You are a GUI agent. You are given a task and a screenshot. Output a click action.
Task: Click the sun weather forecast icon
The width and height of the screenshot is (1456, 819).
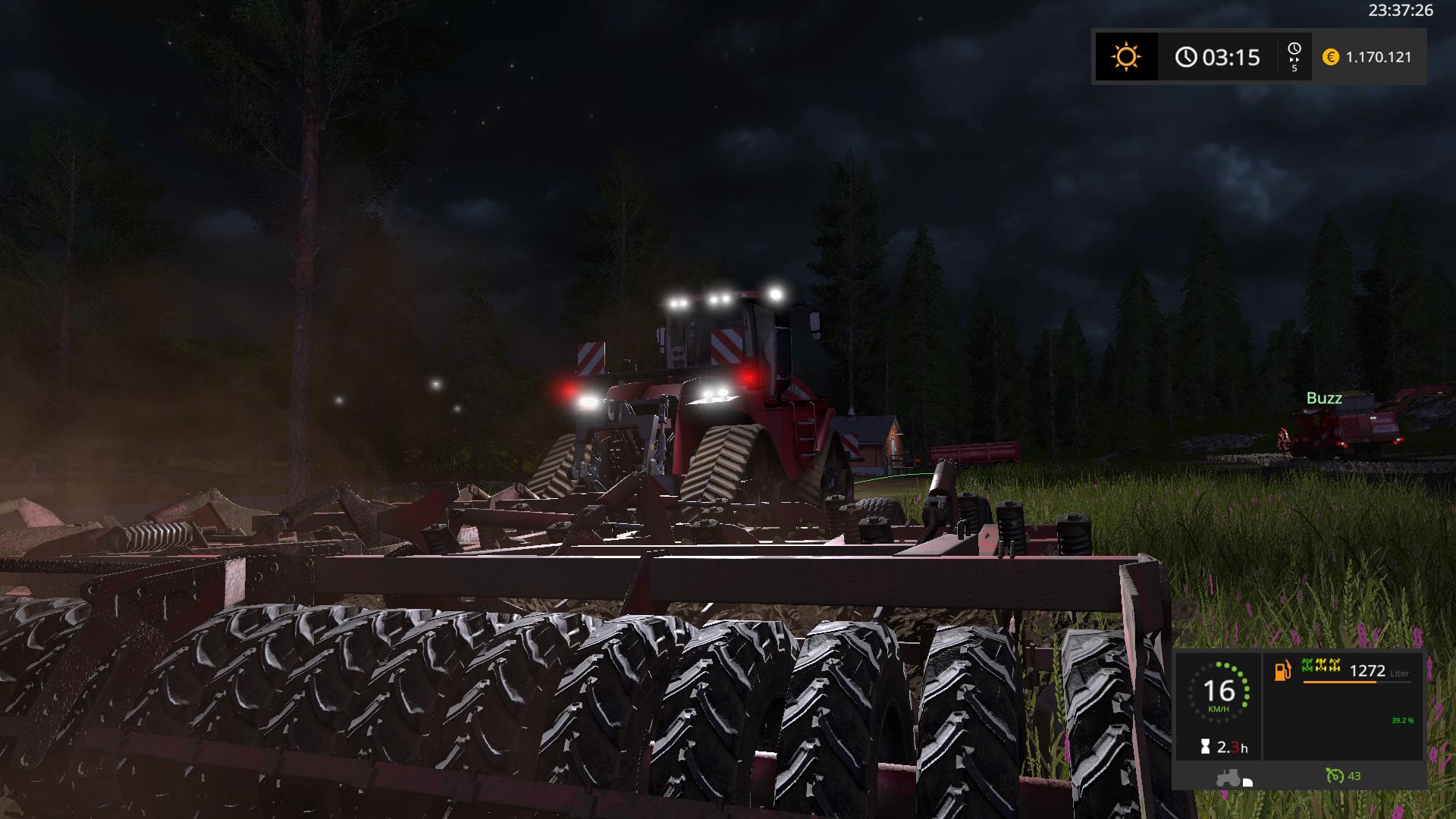pos(1126,57)
